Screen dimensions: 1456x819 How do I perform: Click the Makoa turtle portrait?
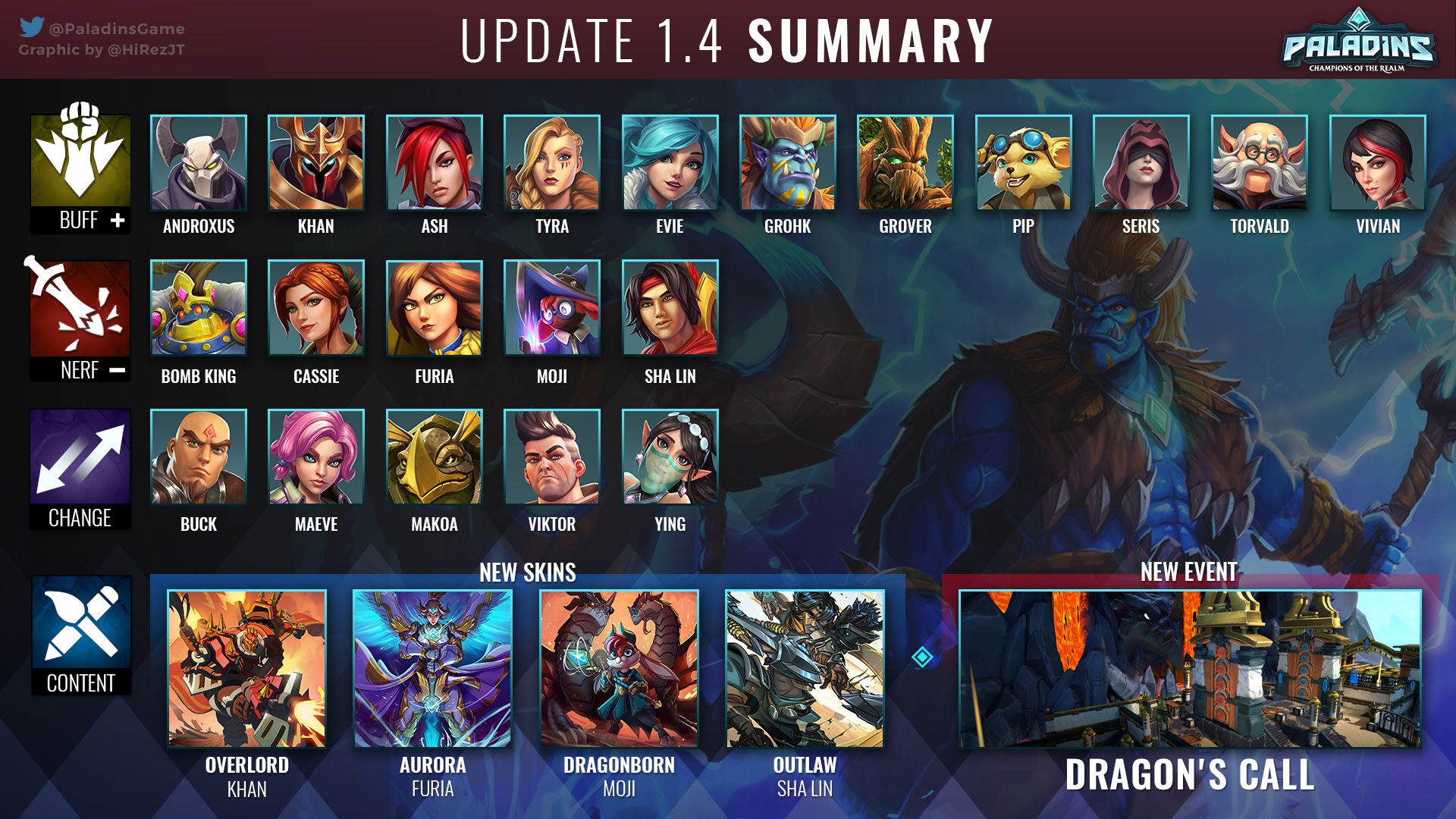pos(434,457)
